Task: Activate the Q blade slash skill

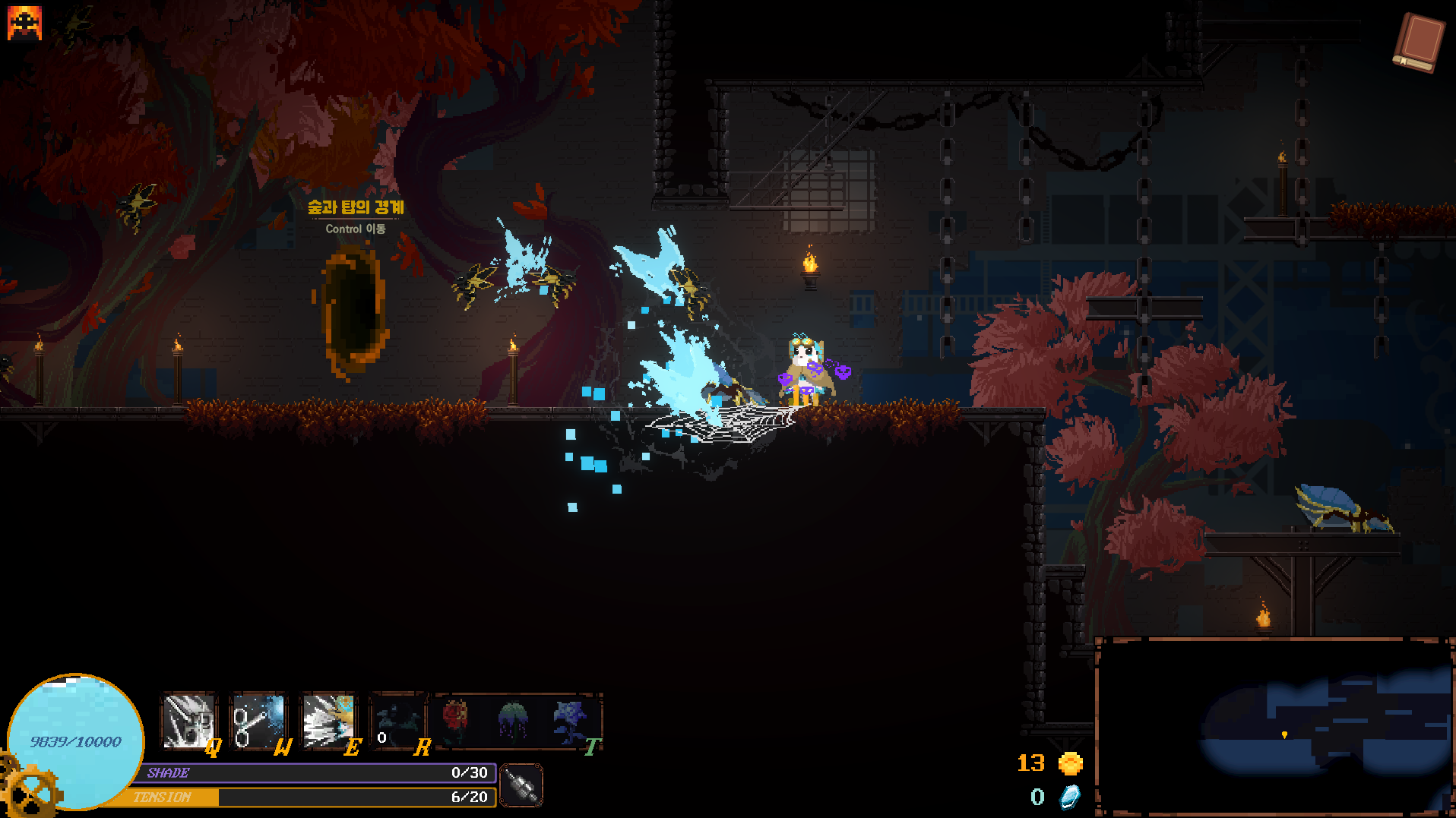Action: pyautogui.click(x=188, y=721)
